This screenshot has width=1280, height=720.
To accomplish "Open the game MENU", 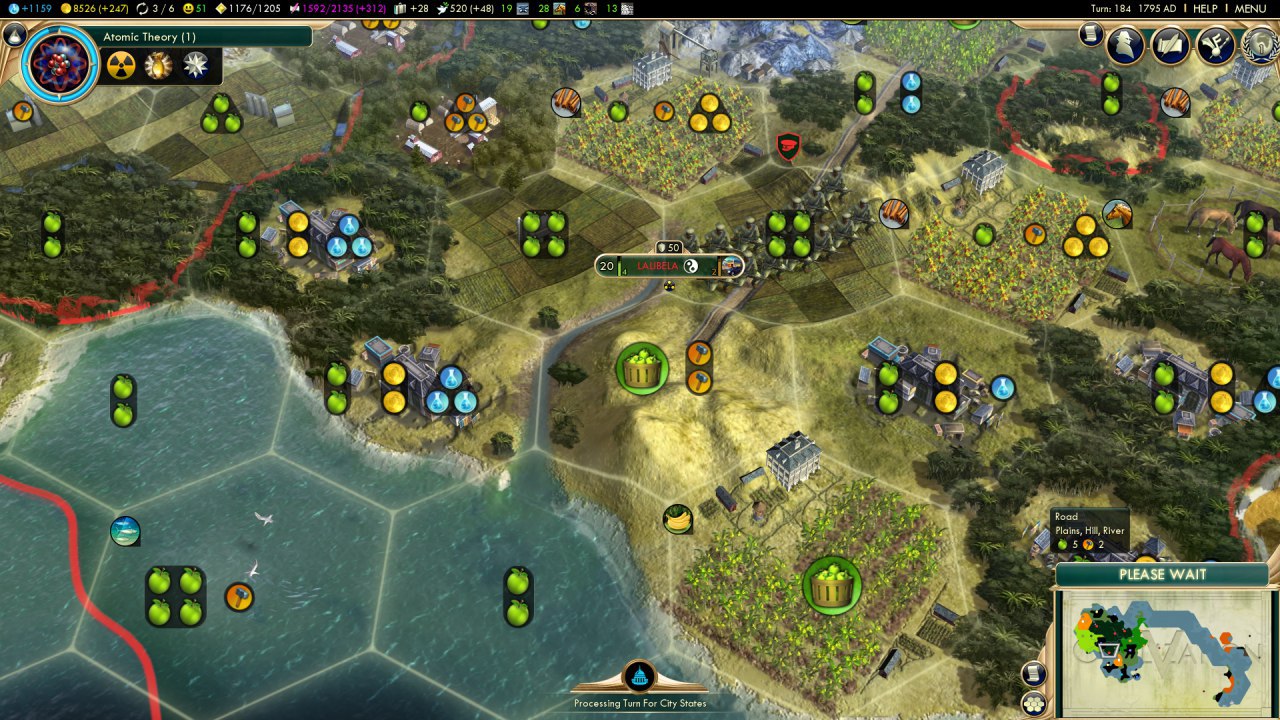I will click(1250, 8).
